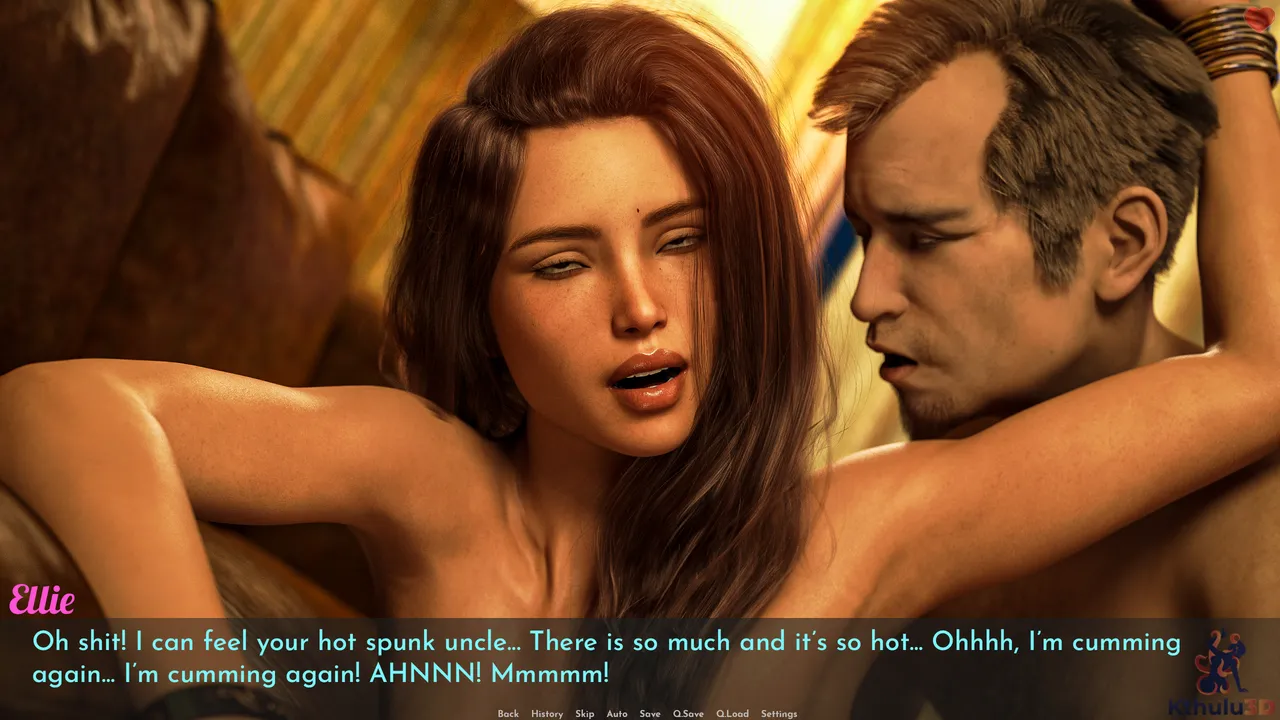Choose Q.Save to quick save
1280x720 pixels.
pos(688,714)
